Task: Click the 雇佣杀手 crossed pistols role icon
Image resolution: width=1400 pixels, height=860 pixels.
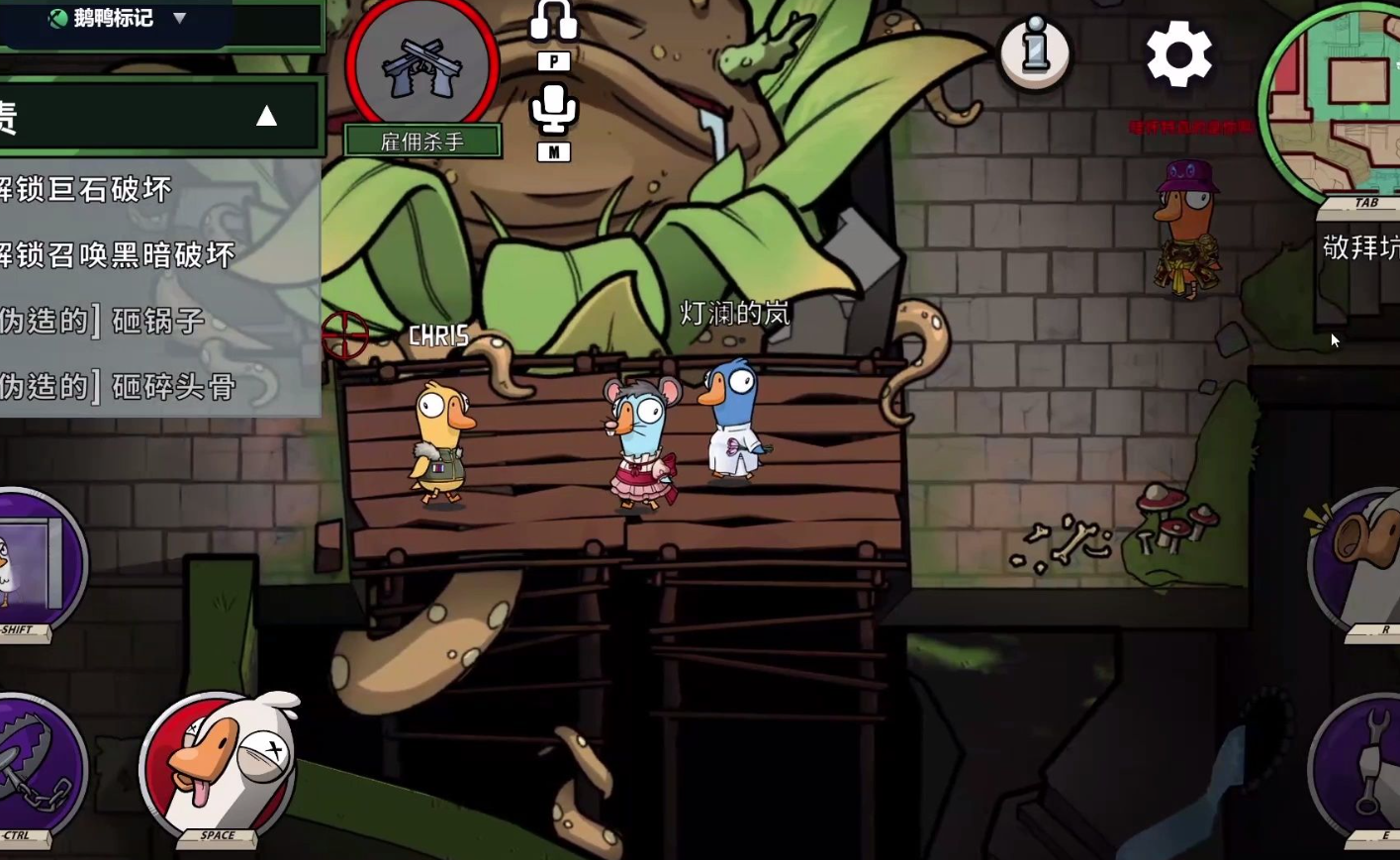Action: (x=422, y=65)
